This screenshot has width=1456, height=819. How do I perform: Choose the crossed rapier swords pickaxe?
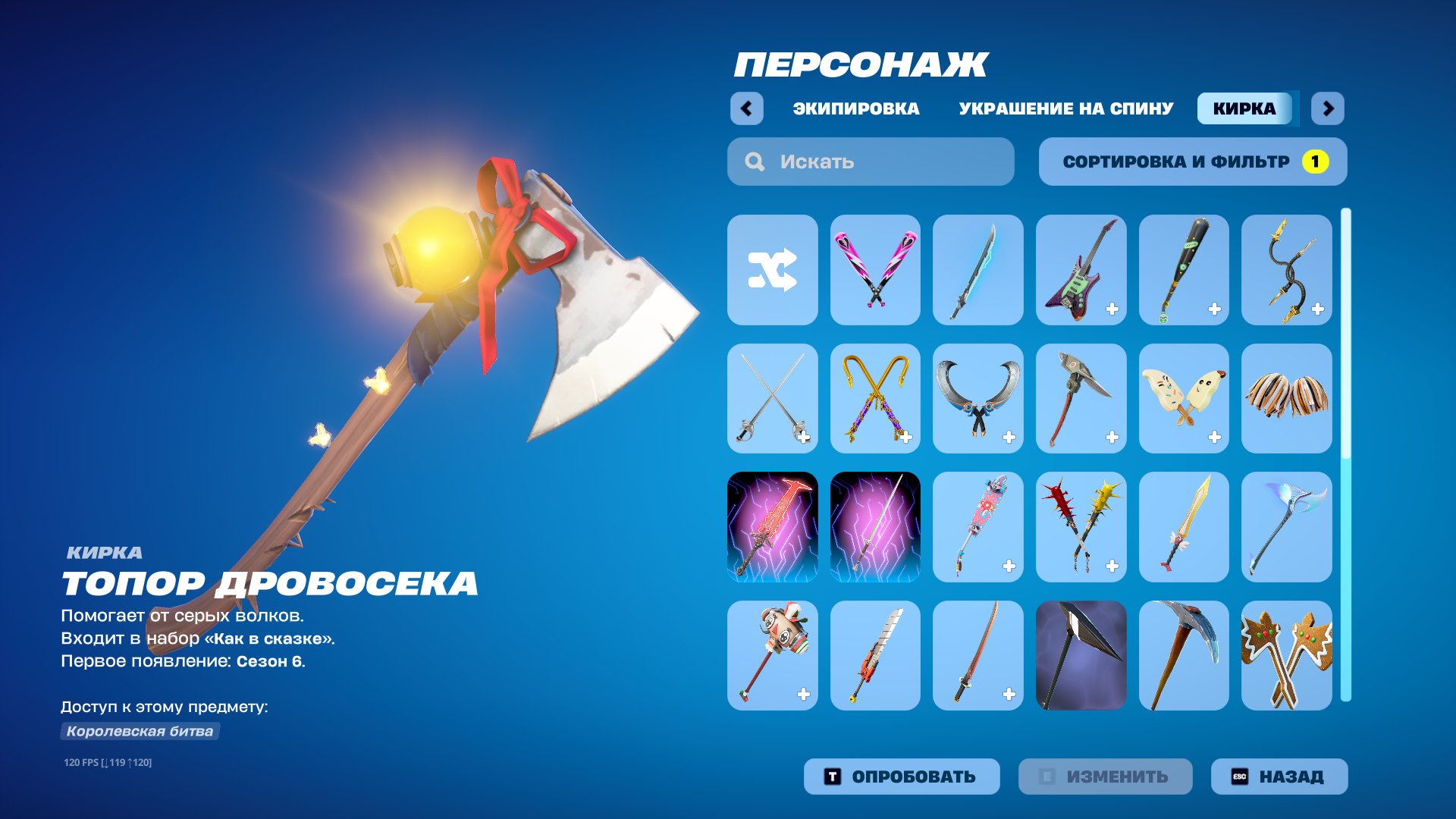click(x=771, y=397)
